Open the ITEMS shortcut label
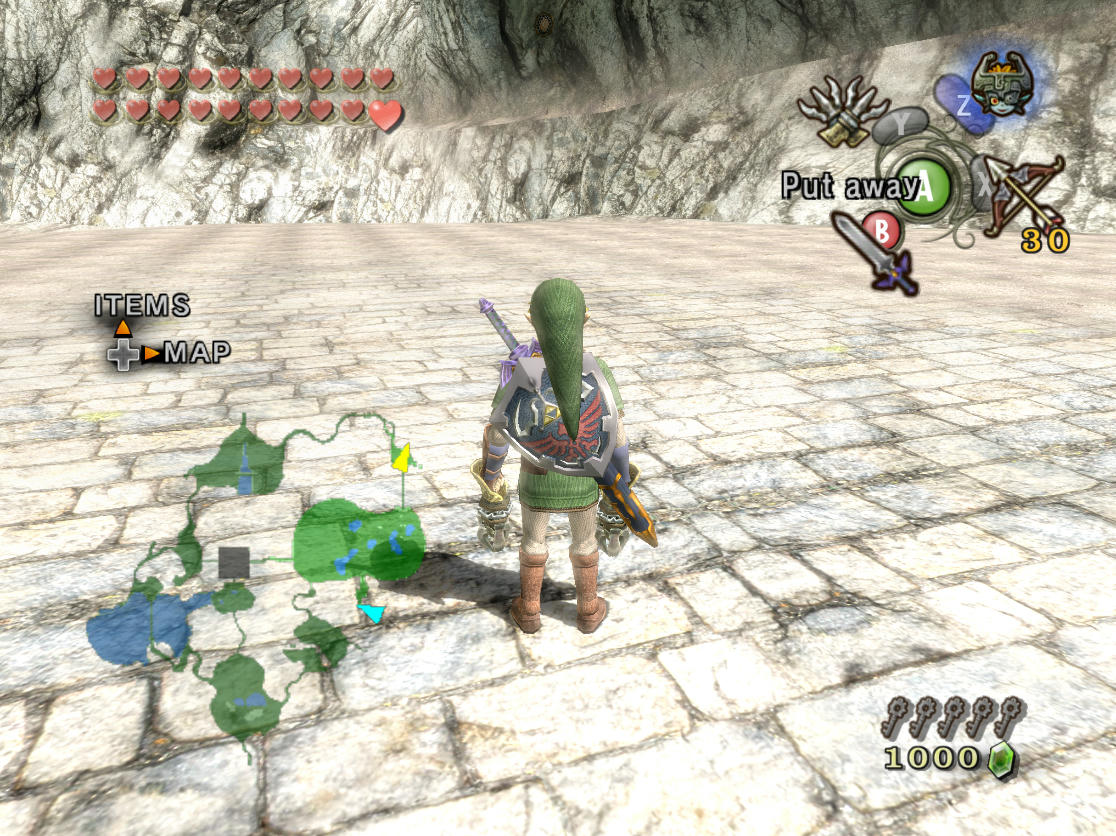 tap(142, 306)
